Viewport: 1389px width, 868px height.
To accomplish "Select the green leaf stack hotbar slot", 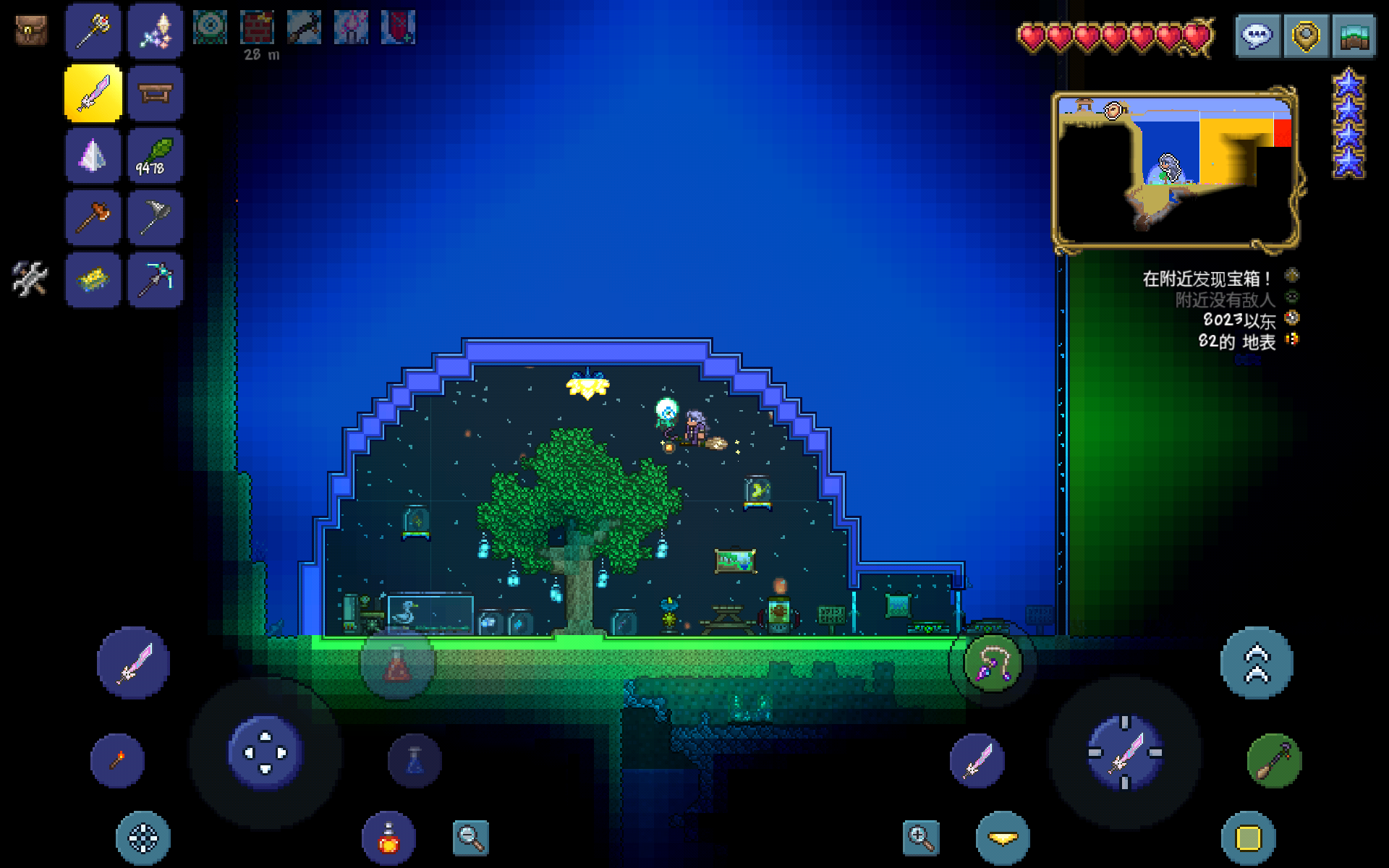I will click(155, 156).
